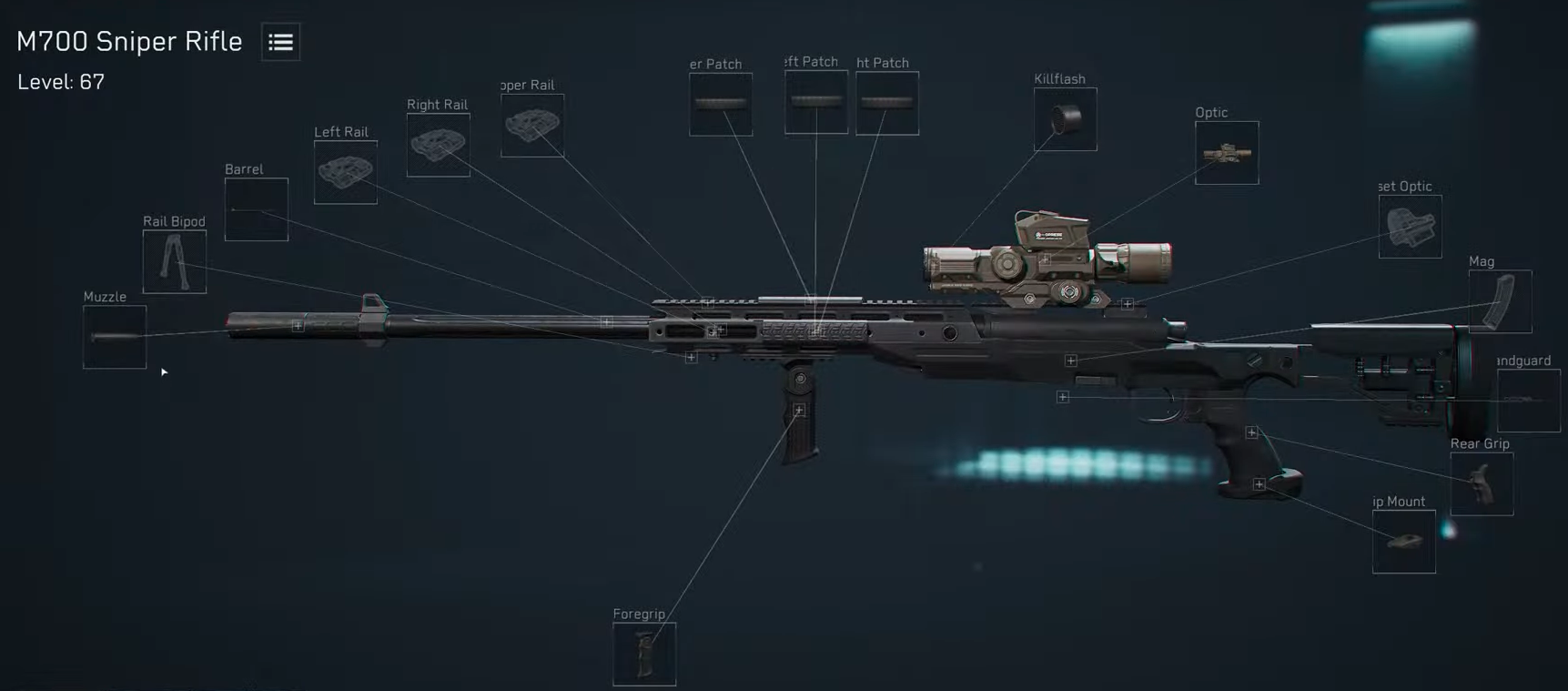Image resolution: width=1568 pixels, height=691 pixels.
Task: Open the Optic attachment slot
Action: [x=1226, y=152]
